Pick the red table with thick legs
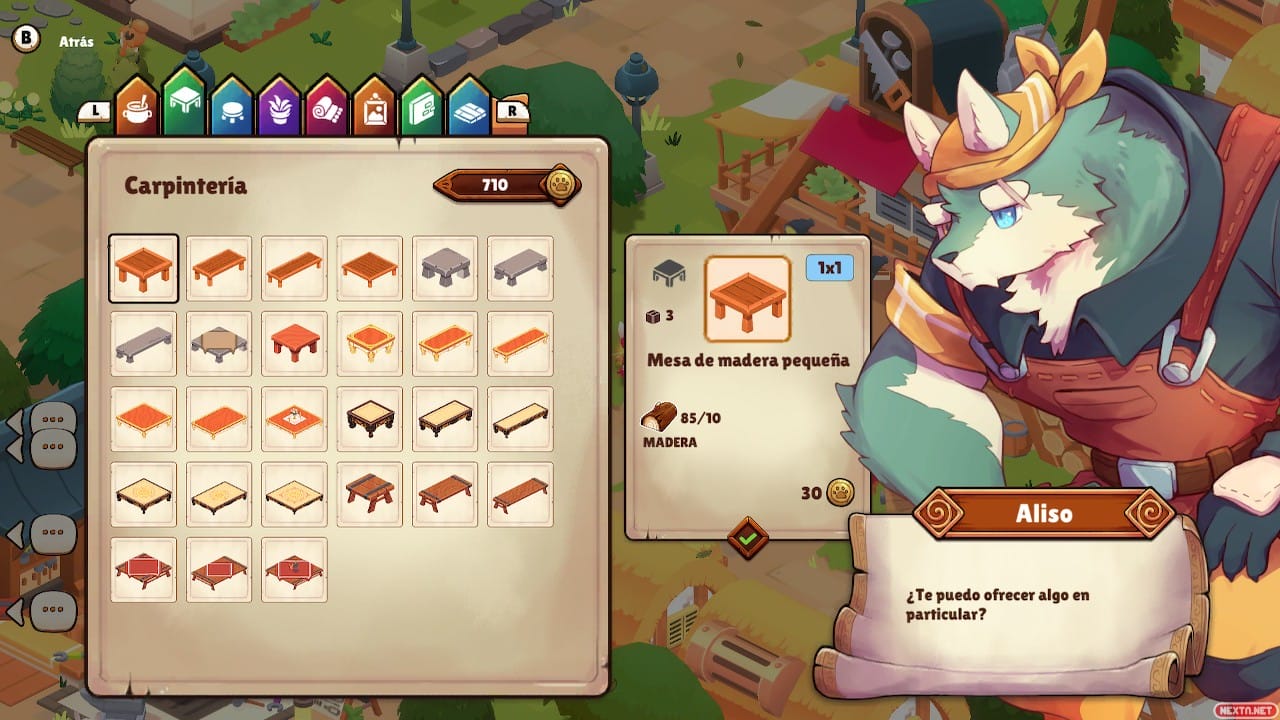The width and height of the screenshot is (1280, 720). (x=294, y=344)
